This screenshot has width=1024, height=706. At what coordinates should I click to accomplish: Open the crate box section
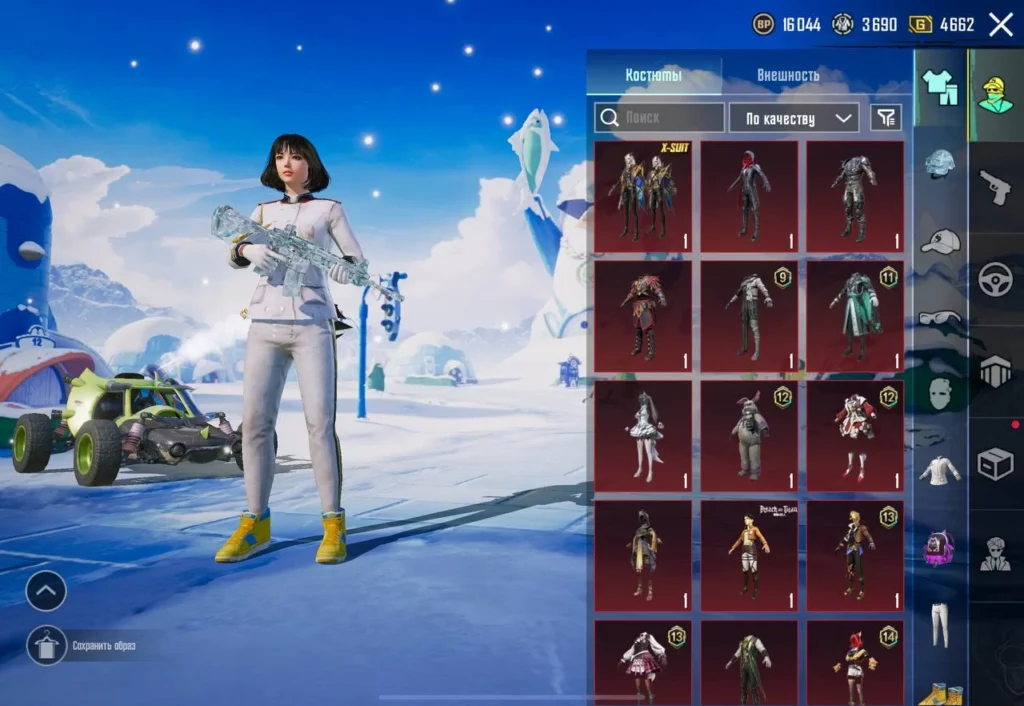point(995,463)
